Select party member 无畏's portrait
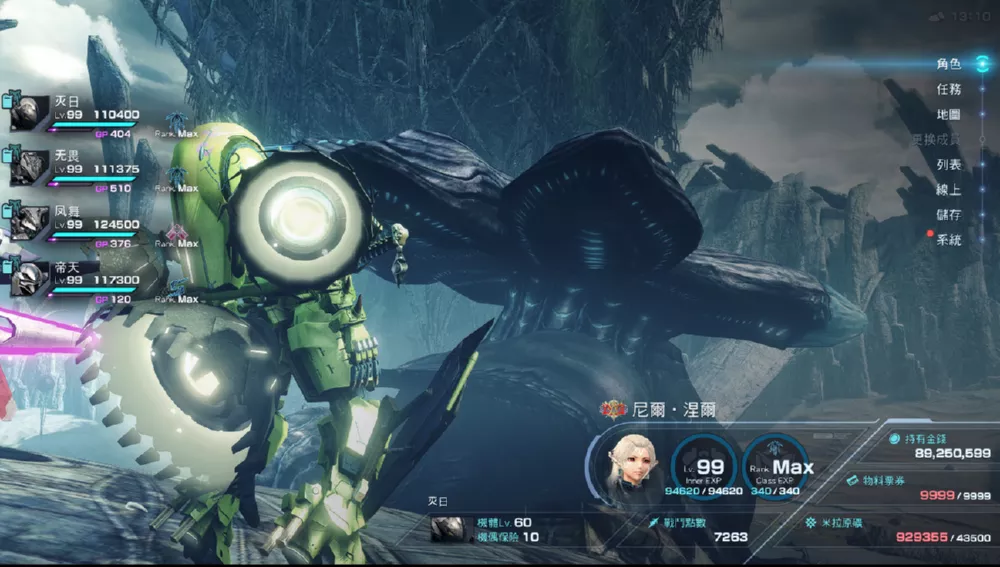This screenshot has width=1000, height=567. [x=30, y=167]
